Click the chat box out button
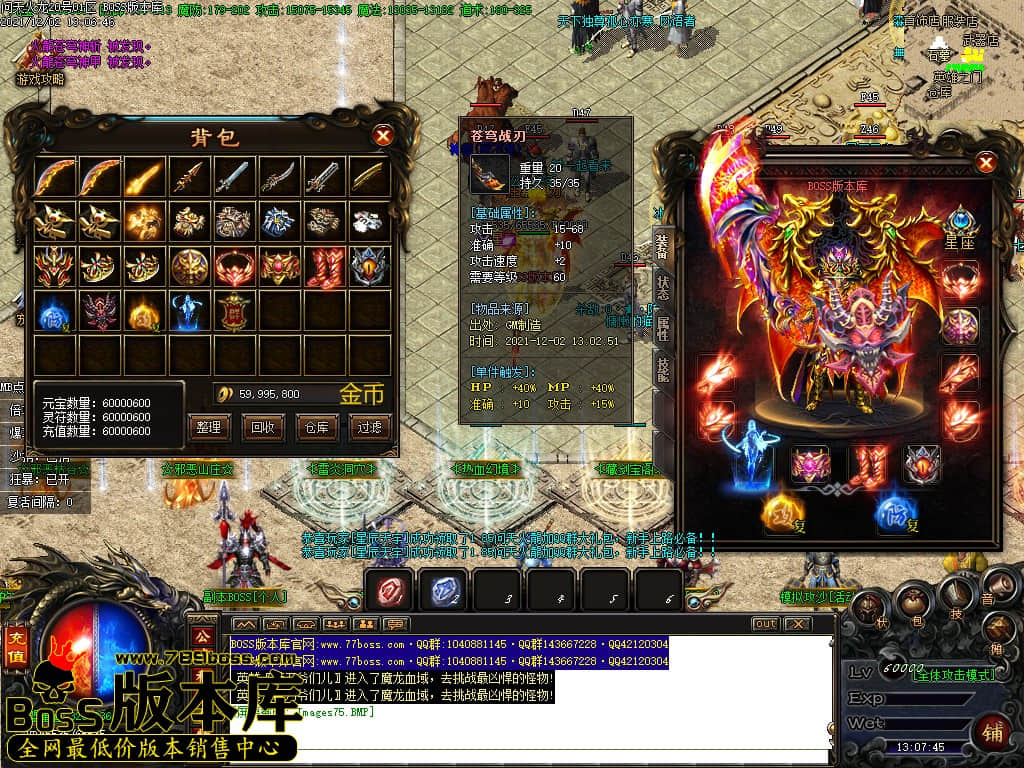Image resolution: width=1024 pixels, height=768 pixels. tap(765, 624)
